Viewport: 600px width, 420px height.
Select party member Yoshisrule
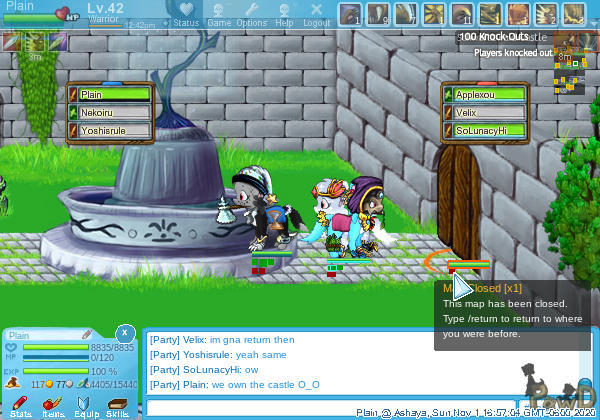point(113,130)
